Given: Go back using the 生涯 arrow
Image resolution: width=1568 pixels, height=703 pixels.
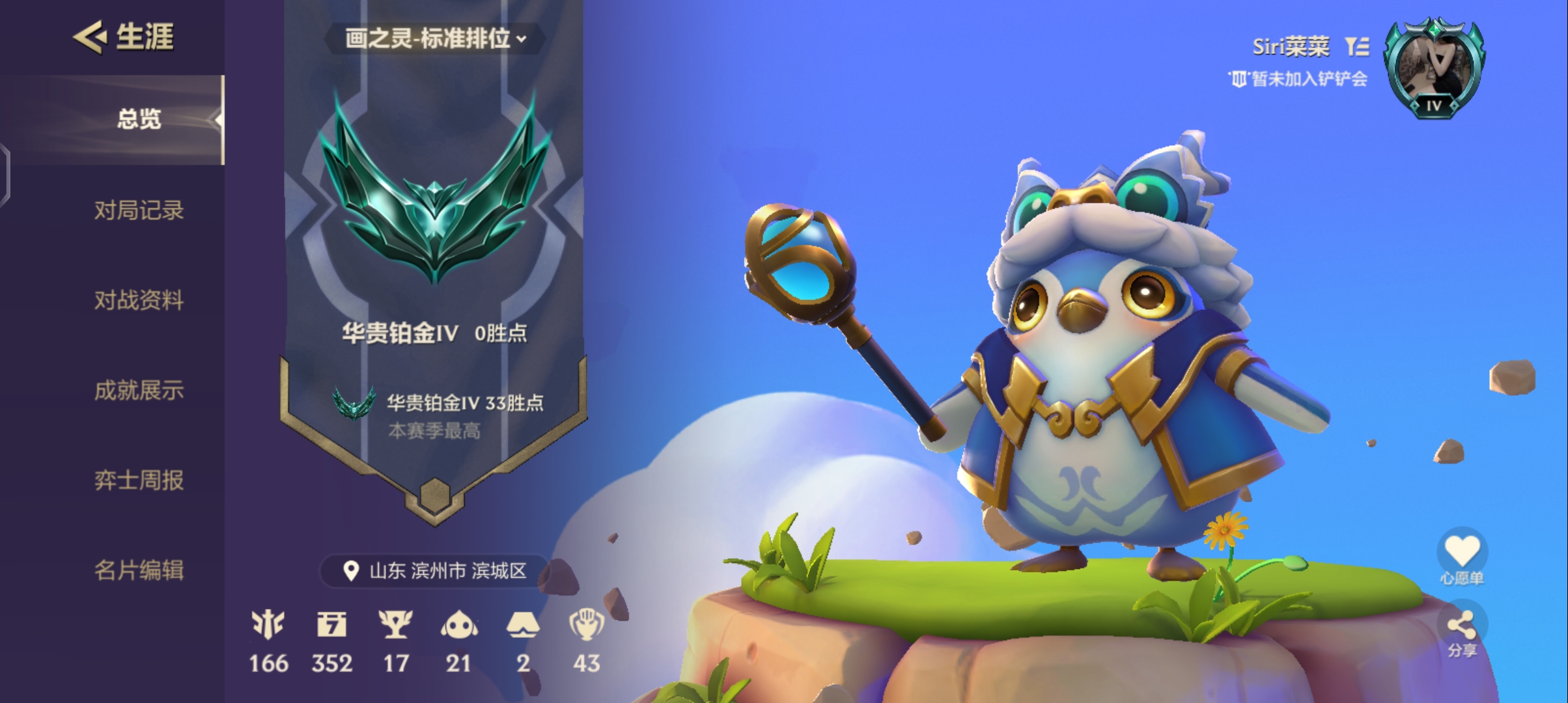Looking at the screenshot, I should (90, 36).
